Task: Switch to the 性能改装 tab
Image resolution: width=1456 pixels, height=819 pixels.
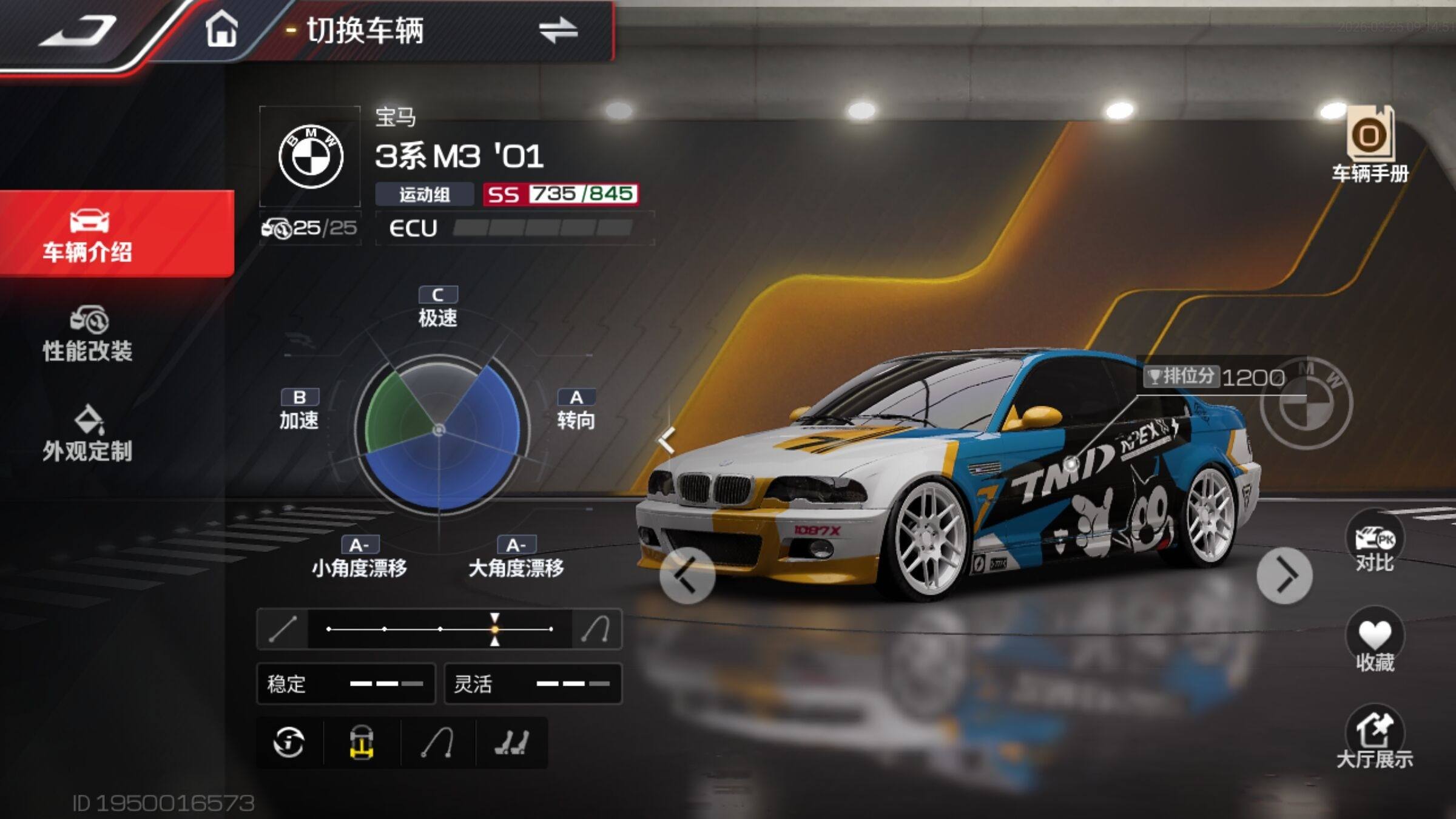Action: tap(88, 334)
